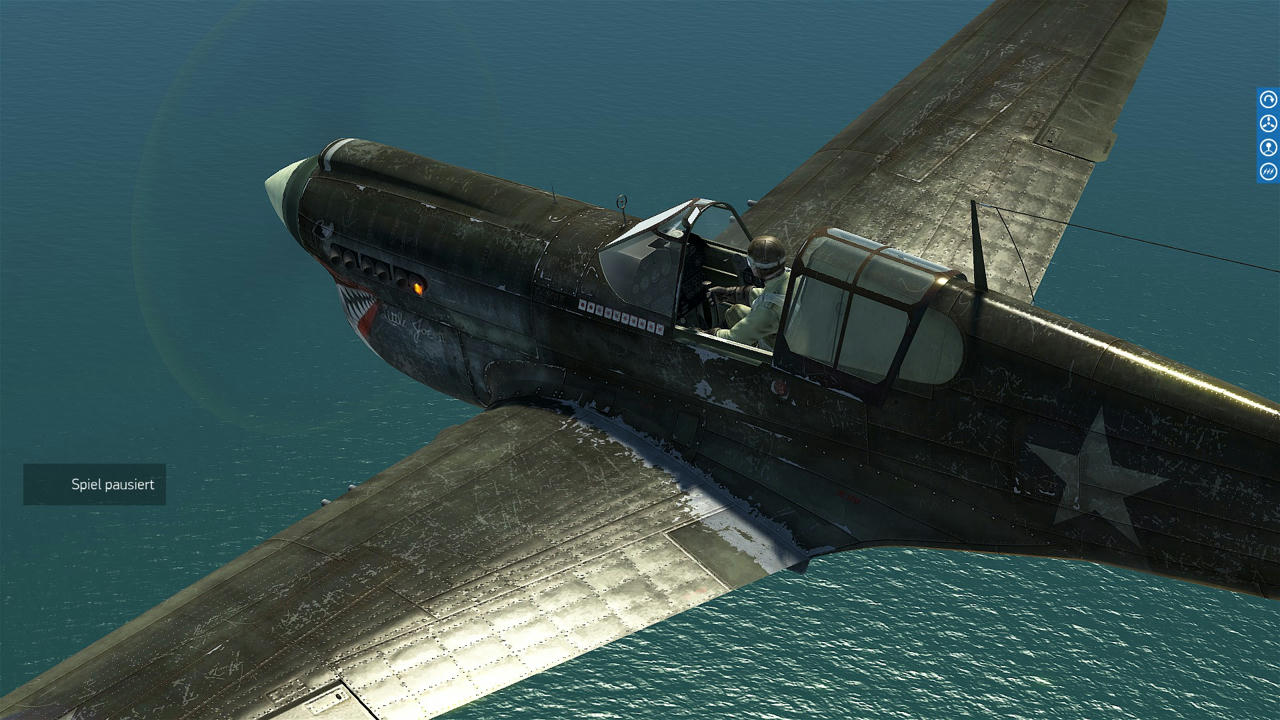Viewport: 1280px width, 720px height.
Task: Click the curved arrow icon
Action: pyautogui.click(x=1268, y=99)
